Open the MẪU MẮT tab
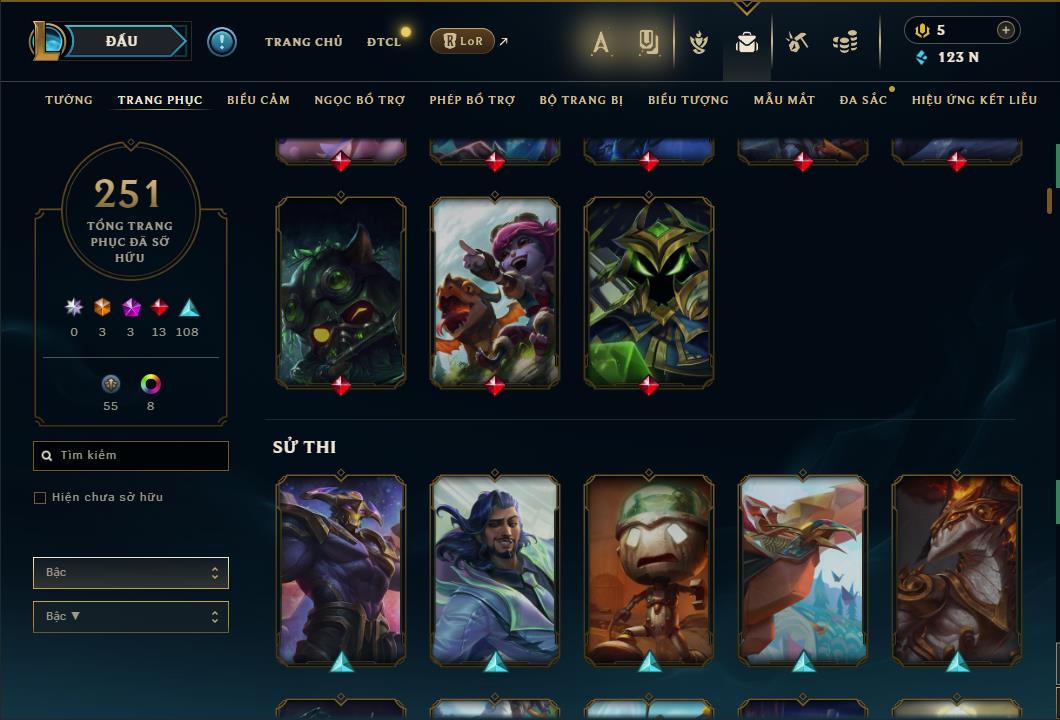This screenshot has height=720, width=1060. 784,100
